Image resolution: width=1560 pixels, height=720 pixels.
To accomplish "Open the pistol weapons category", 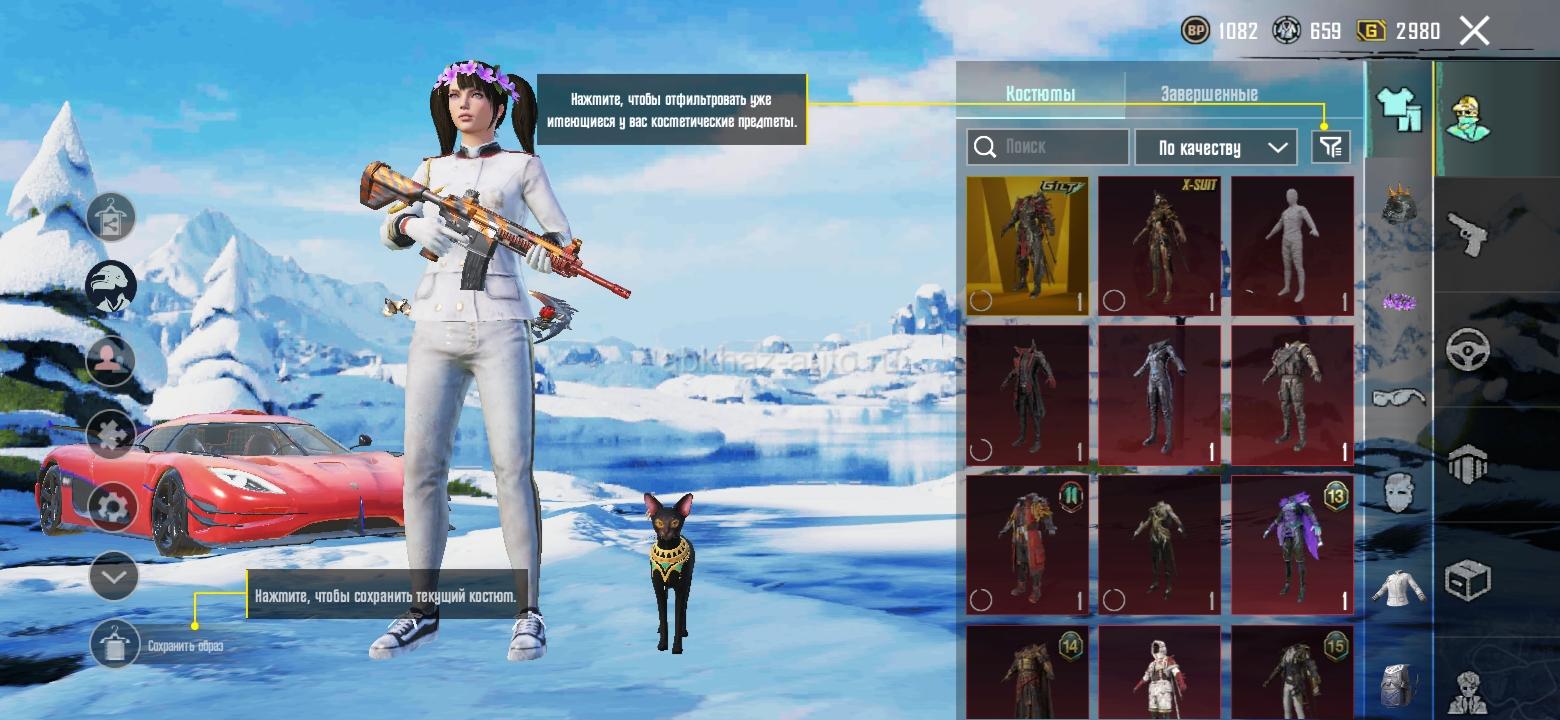I will [x=1468, y=234].
